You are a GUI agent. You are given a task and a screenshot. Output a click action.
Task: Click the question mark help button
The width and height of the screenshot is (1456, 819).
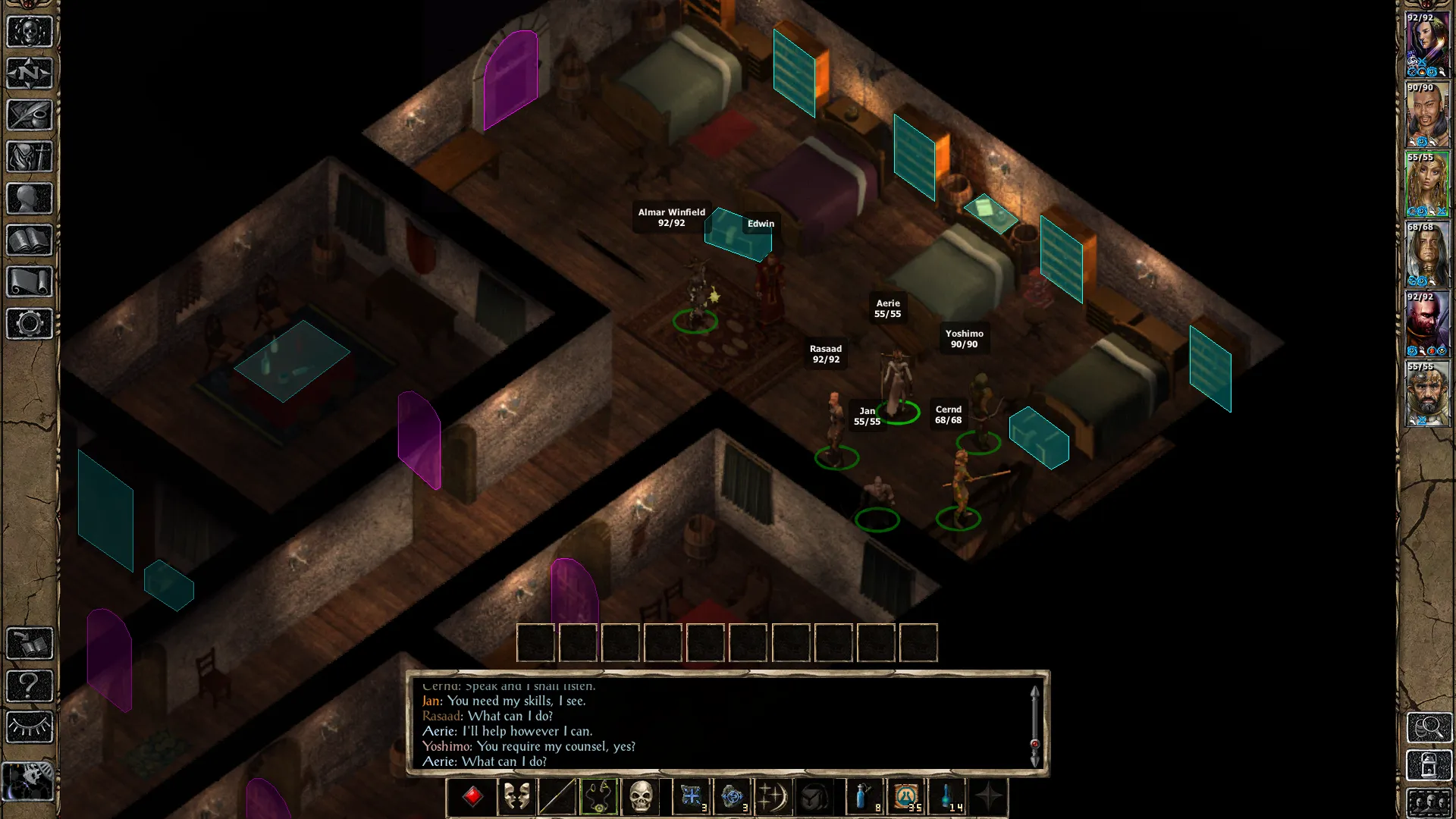pyautogui.click(x=29, y=686)
